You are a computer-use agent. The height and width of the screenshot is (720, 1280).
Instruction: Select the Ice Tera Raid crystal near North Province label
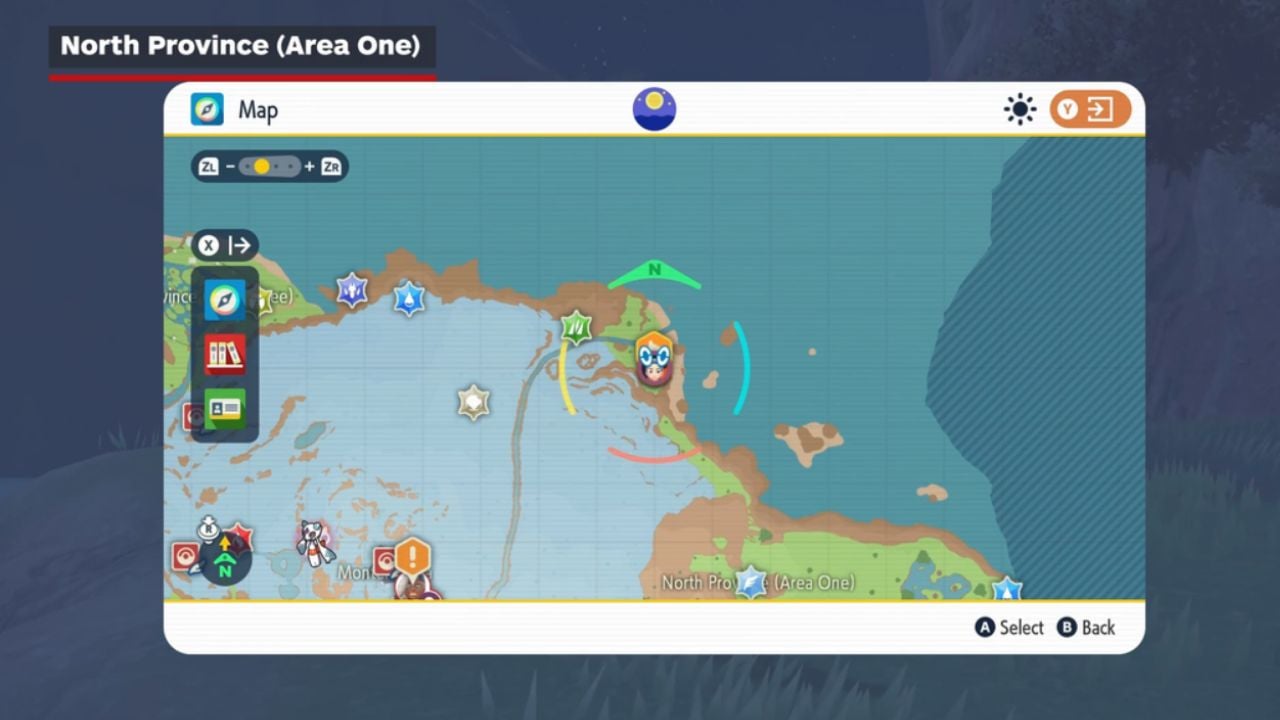click(x=751, y=582)
